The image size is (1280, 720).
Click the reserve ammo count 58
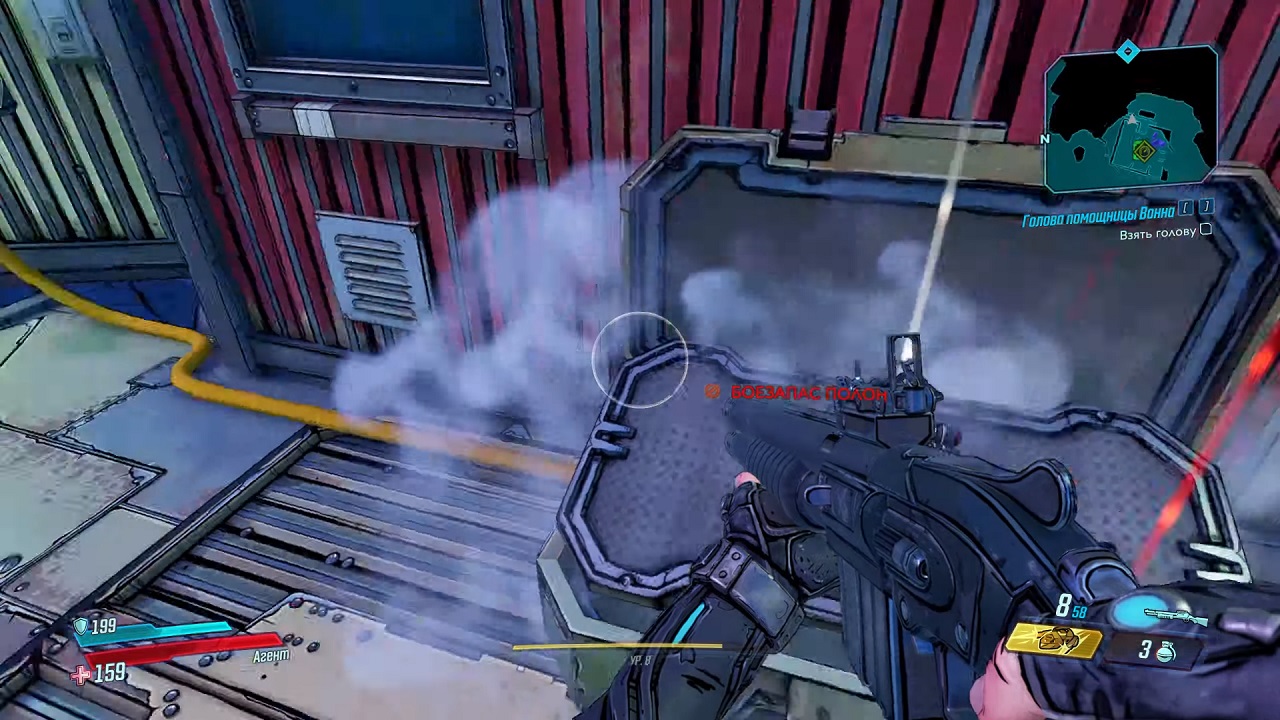click(1079, 613)
